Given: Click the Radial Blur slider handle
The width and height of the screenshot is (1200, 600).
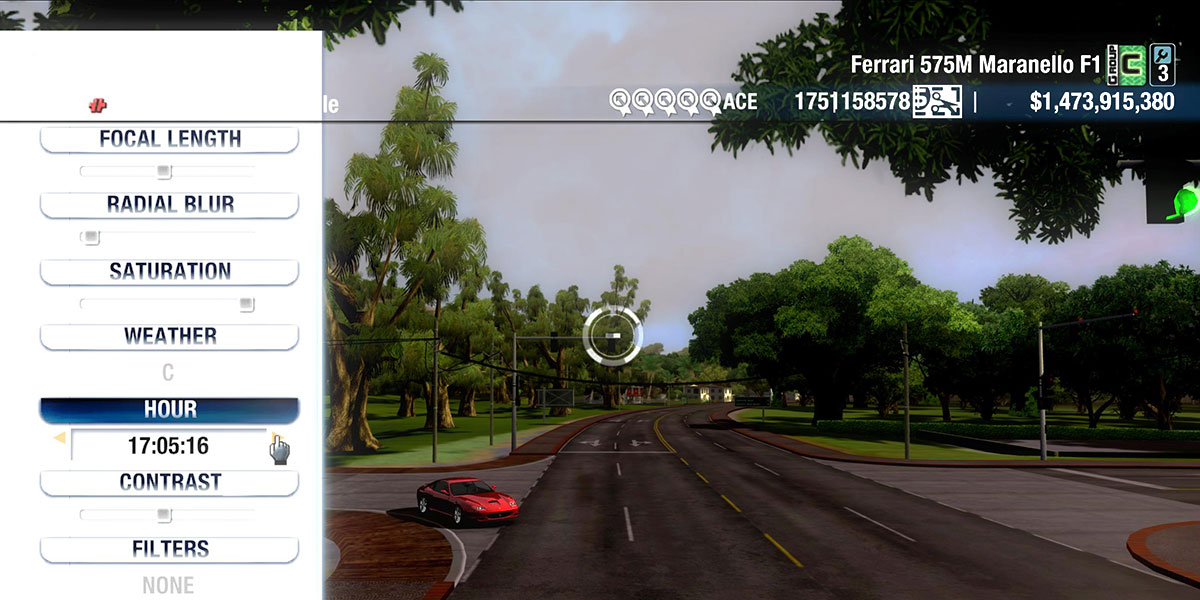Looking at the screenshot, I should (91, 237).
